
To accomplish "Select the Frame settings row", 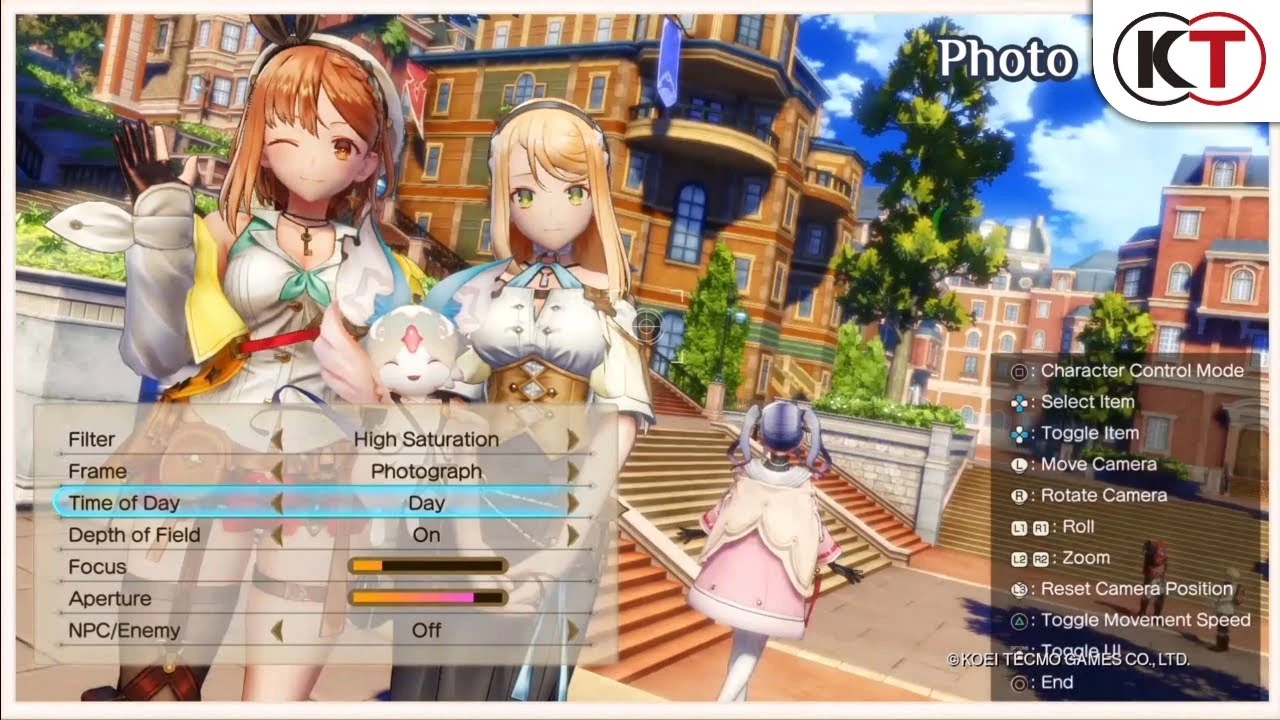I will coord(97,471).
